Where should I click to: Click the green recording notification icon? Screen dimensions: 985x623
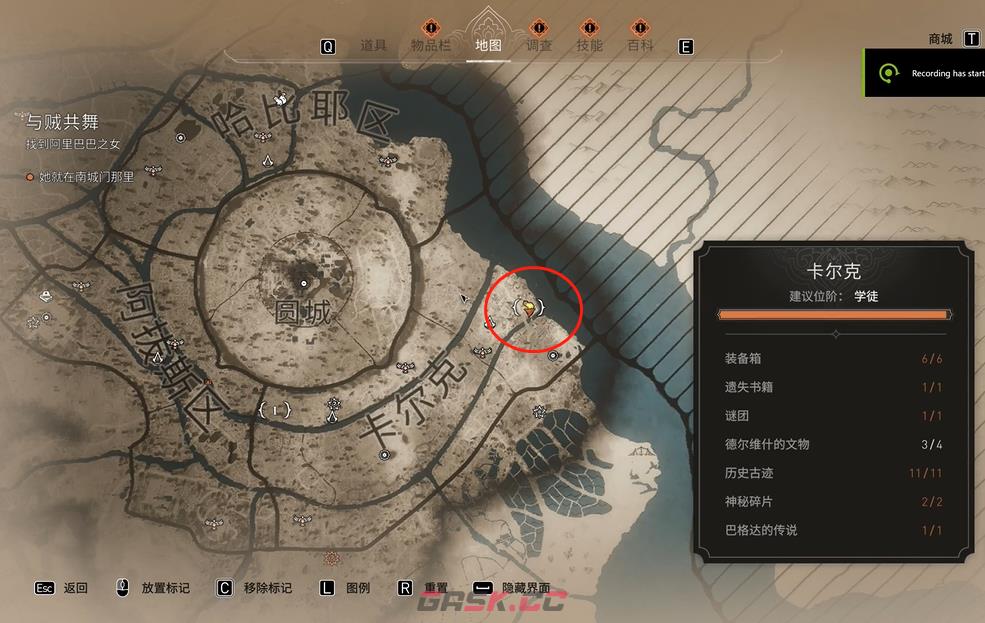click(x=887, y=73)
